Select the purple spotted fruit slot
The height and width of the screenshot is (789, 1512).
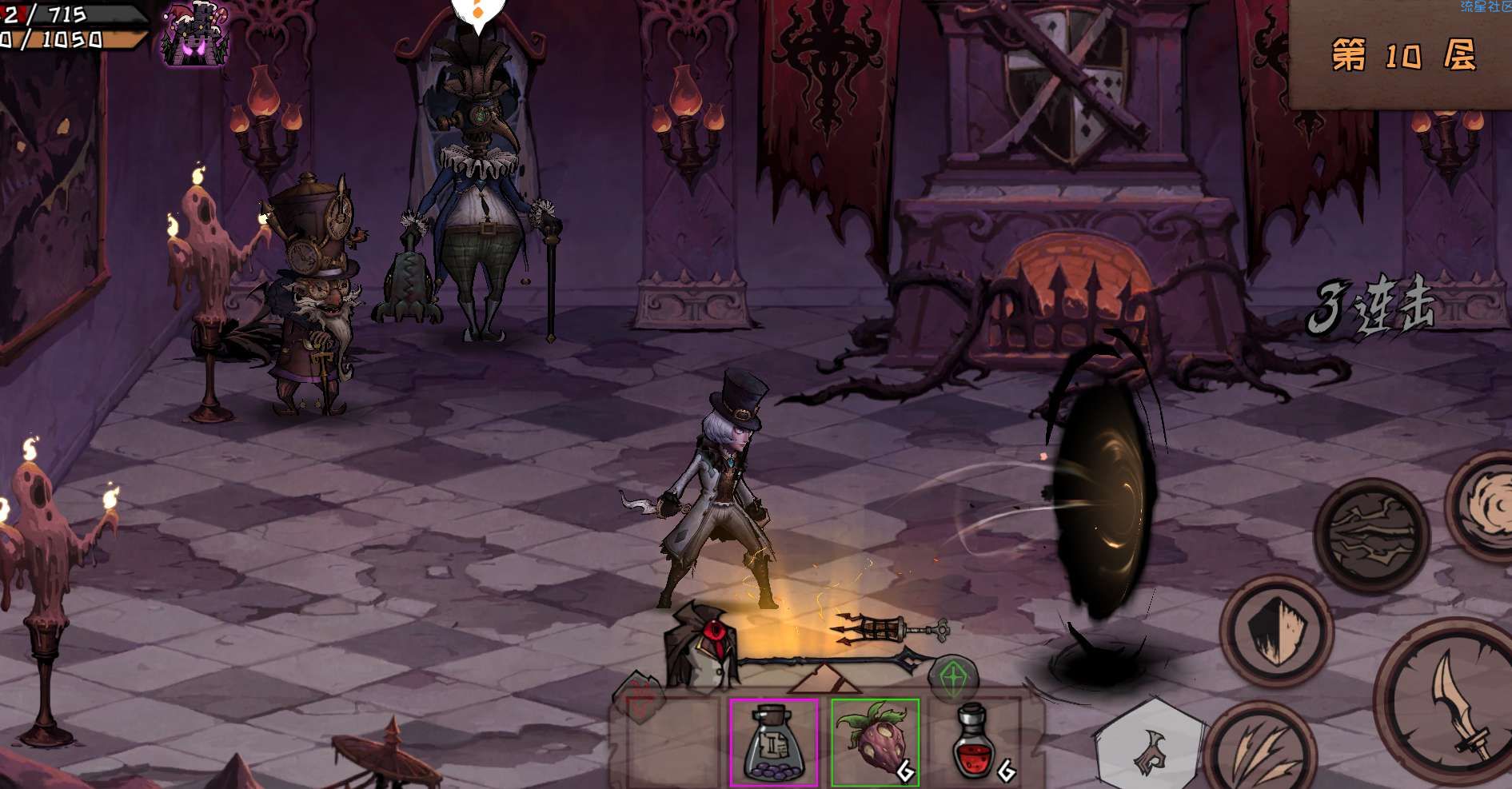[x=875, y=743]
